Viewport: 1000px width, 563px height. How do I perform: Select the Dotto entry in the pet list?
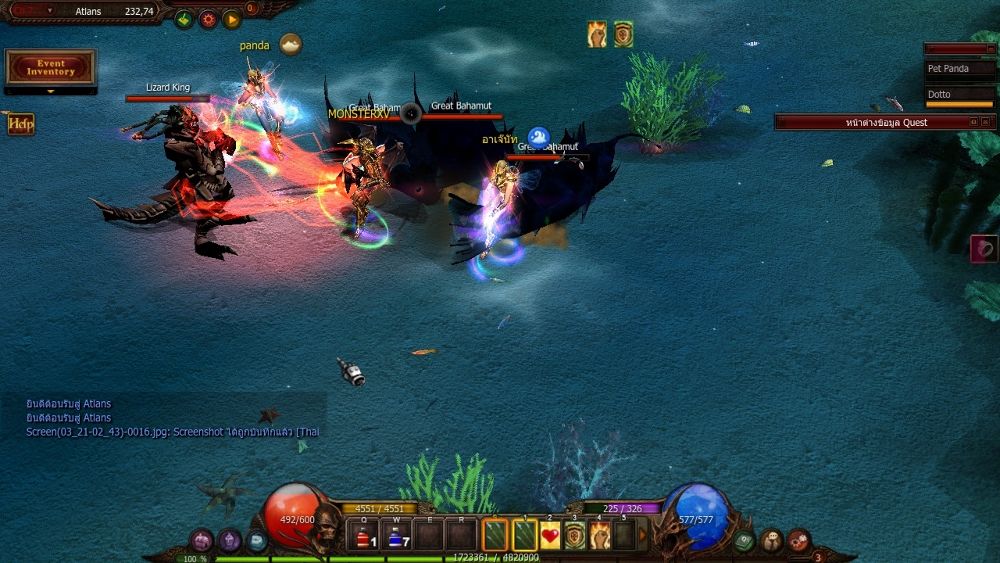point(959,94)
